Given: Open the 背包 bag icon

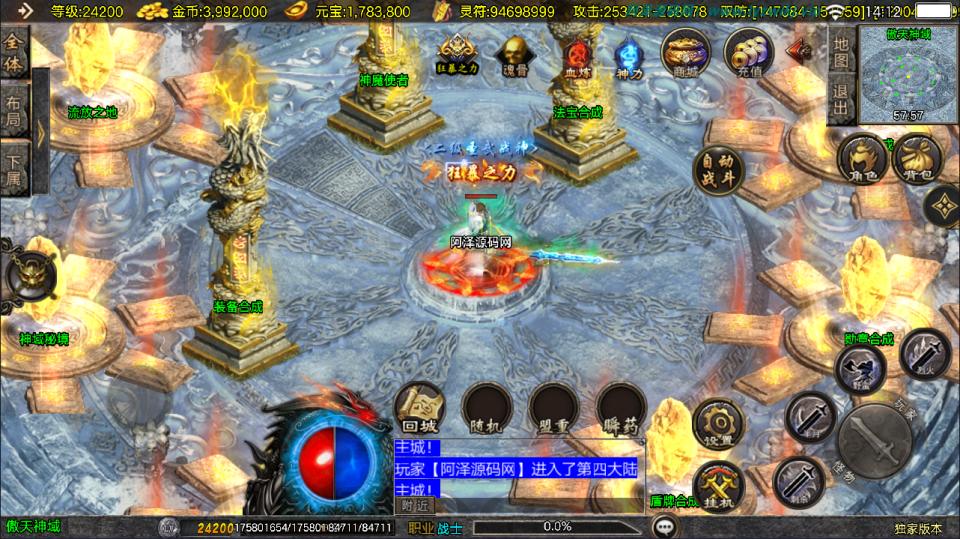Looking at the screenshot, I should point(915,160).
